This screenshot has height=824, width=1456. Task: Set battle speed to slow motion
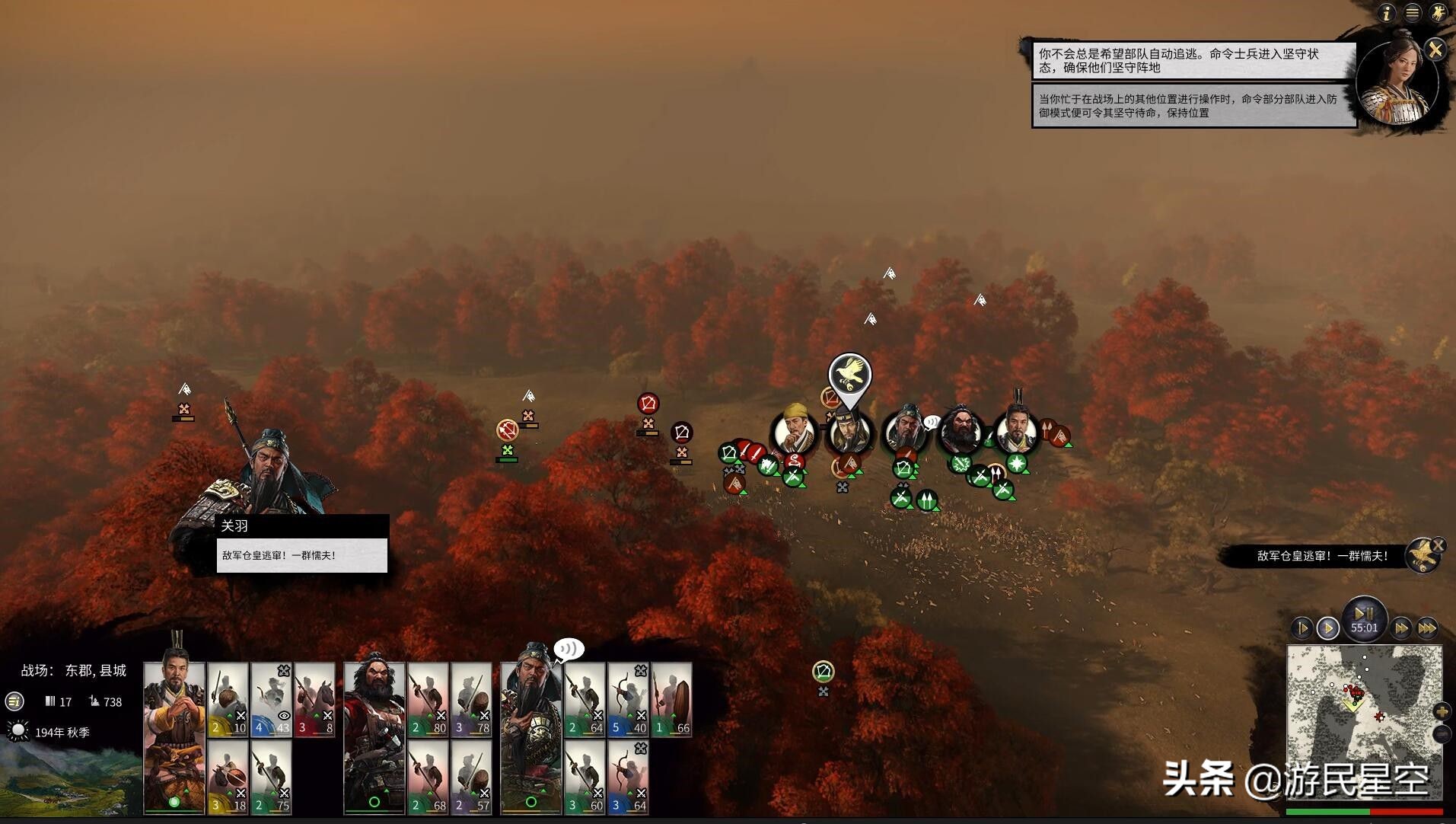pyautogui.click(x=1302, y=628)
